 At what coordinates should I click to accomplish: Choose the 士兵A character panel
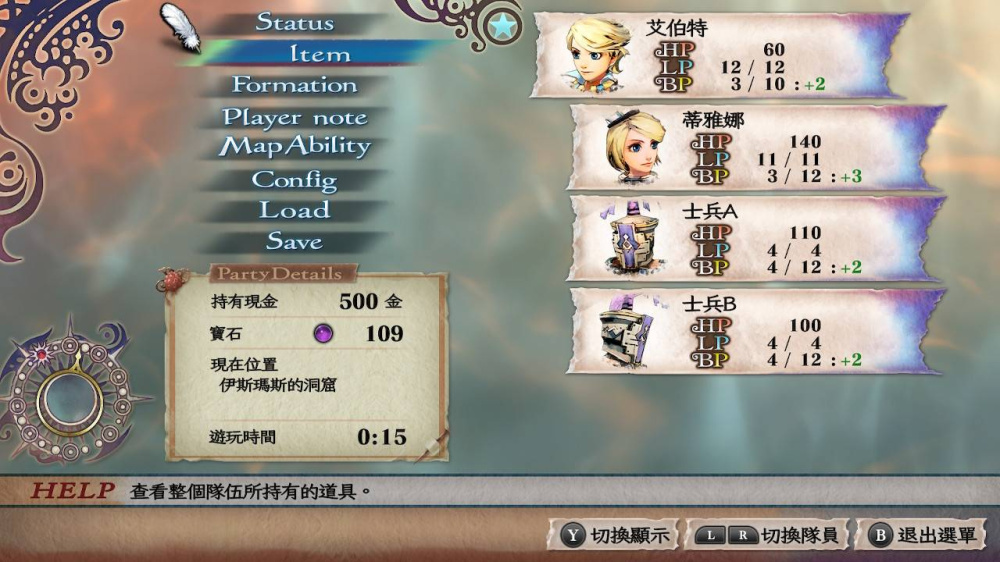pos(755,238)
